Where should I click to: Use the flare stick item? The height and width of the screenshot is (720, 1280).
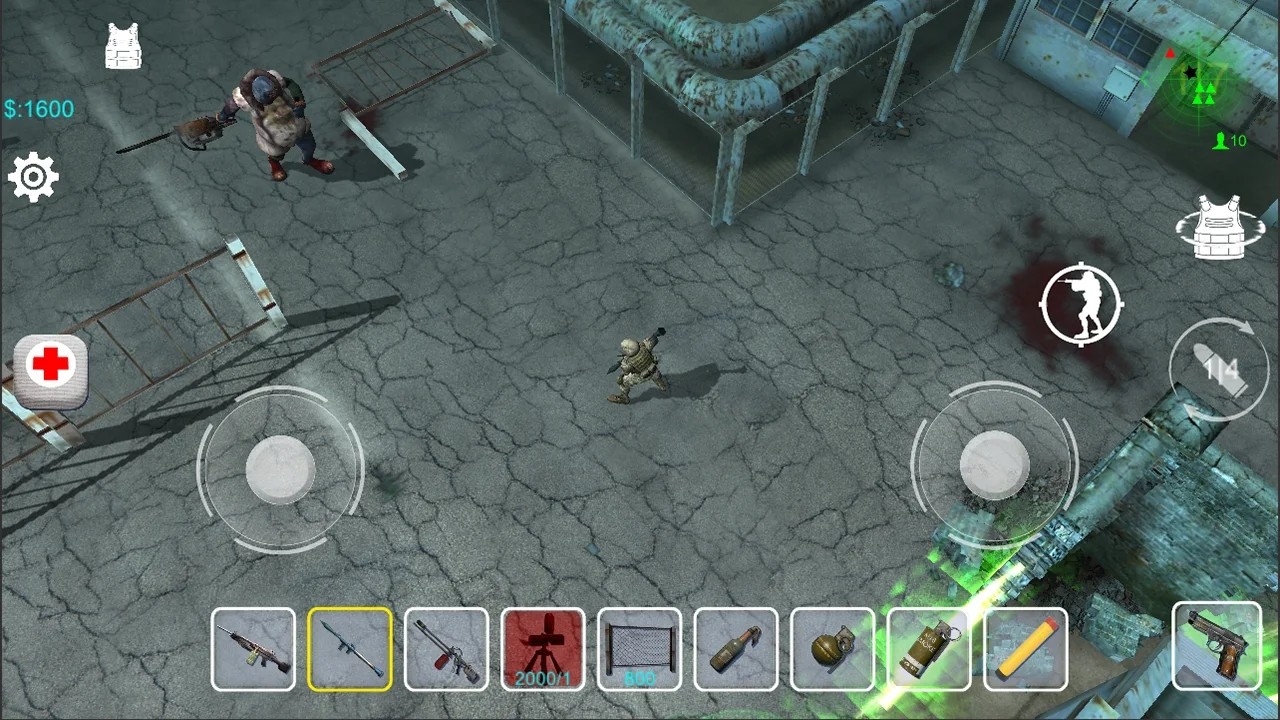coord(1026,650)
